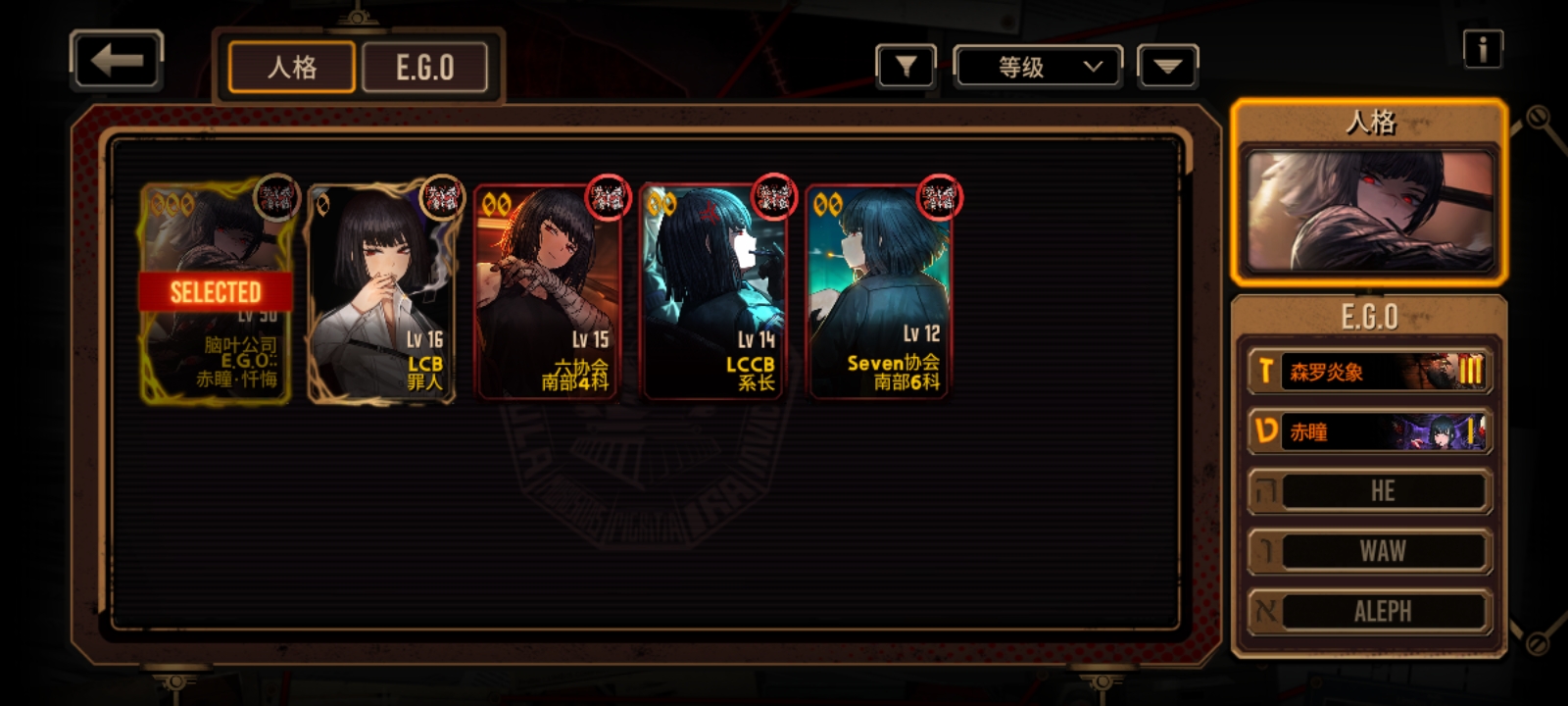The height and width of the screenshot is (706, 1568).
Task: Toggle the sort order triangle button
Action: [x=1167, y=67]
